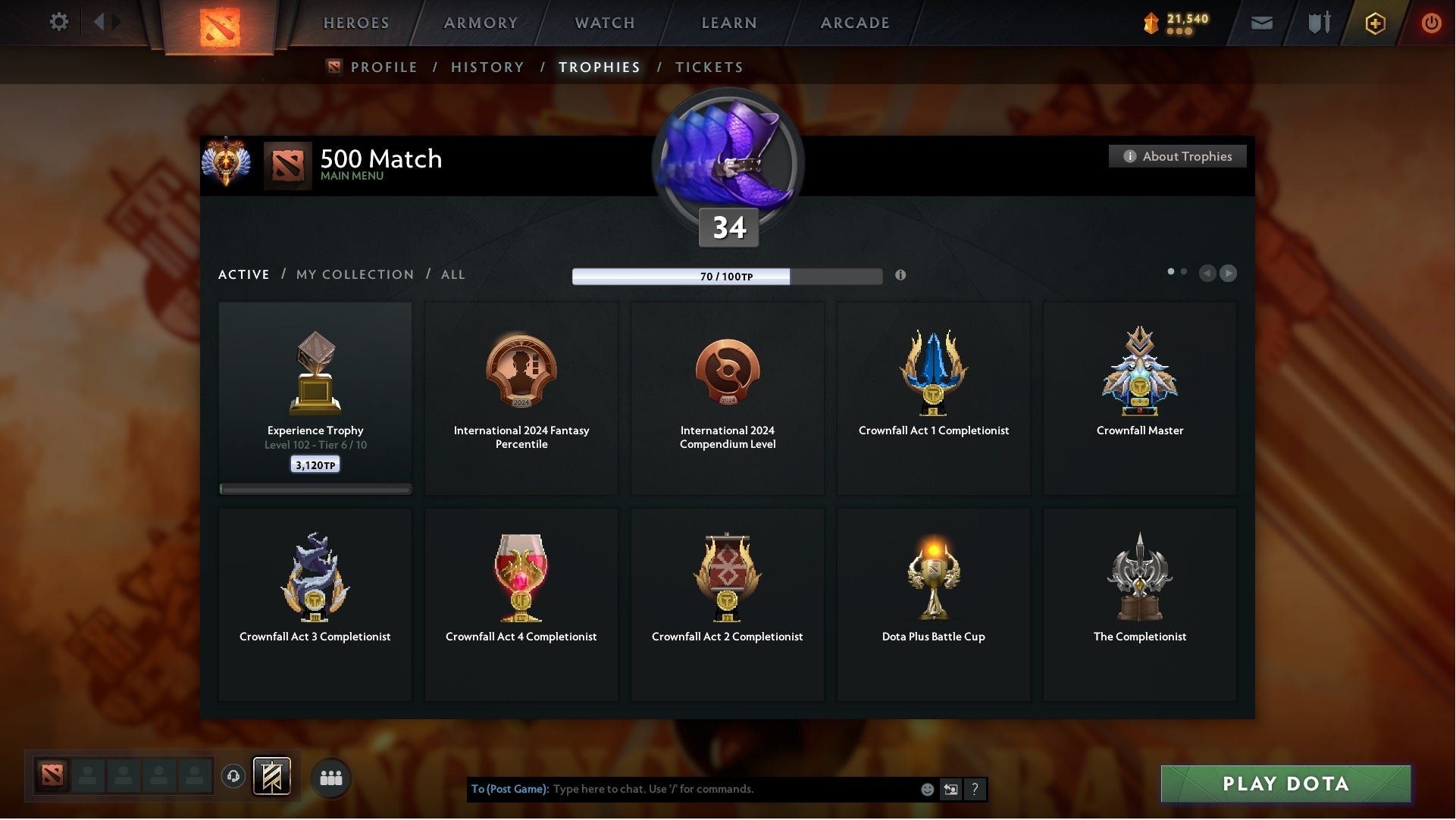The width and height of the screenshot is (1456, 820).
Task: Open the armory shield and sword icon
Action: click(1318, 23)
